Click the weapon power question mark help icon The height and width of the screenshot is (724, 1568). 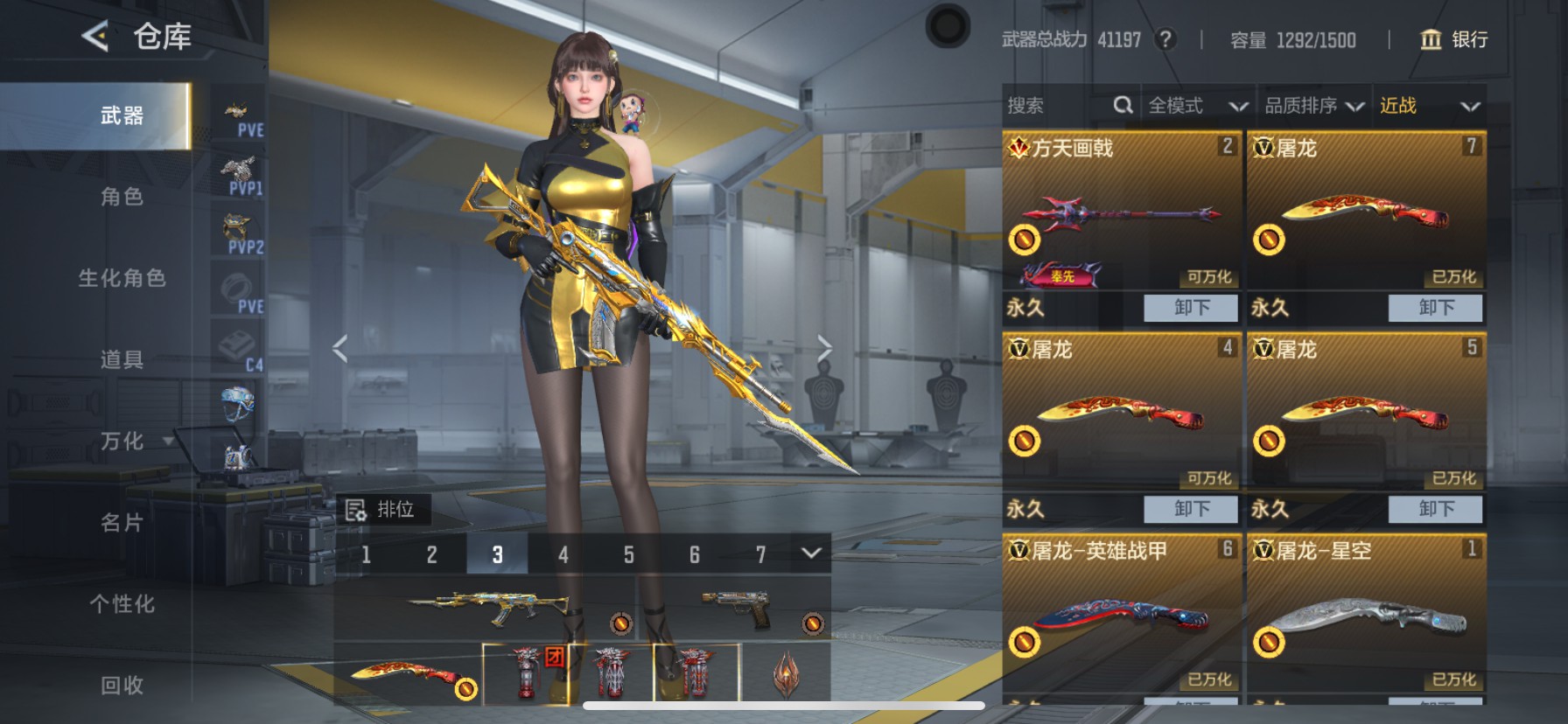1165,39
